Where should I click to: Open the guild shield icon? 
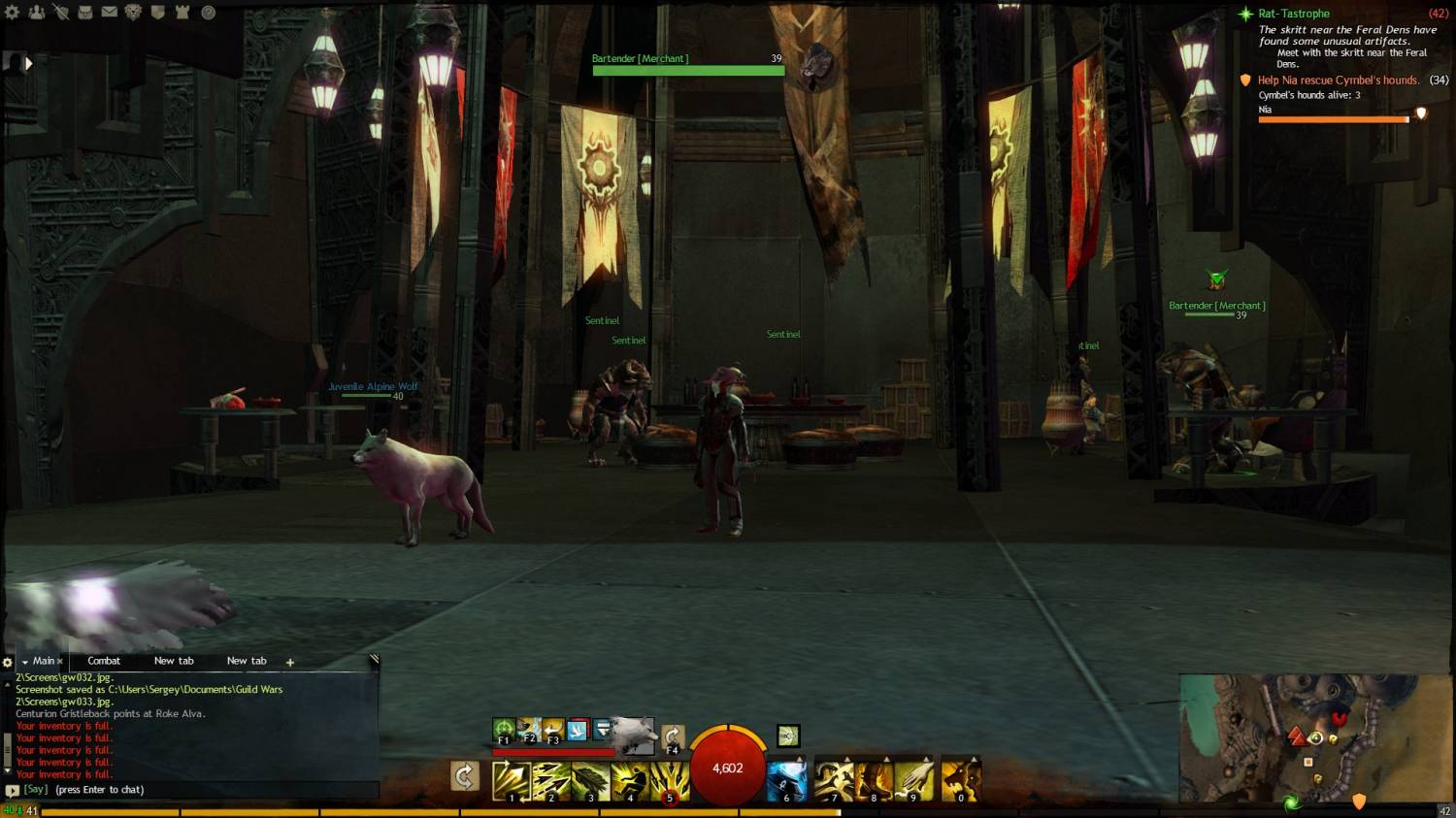click(158, 13)
